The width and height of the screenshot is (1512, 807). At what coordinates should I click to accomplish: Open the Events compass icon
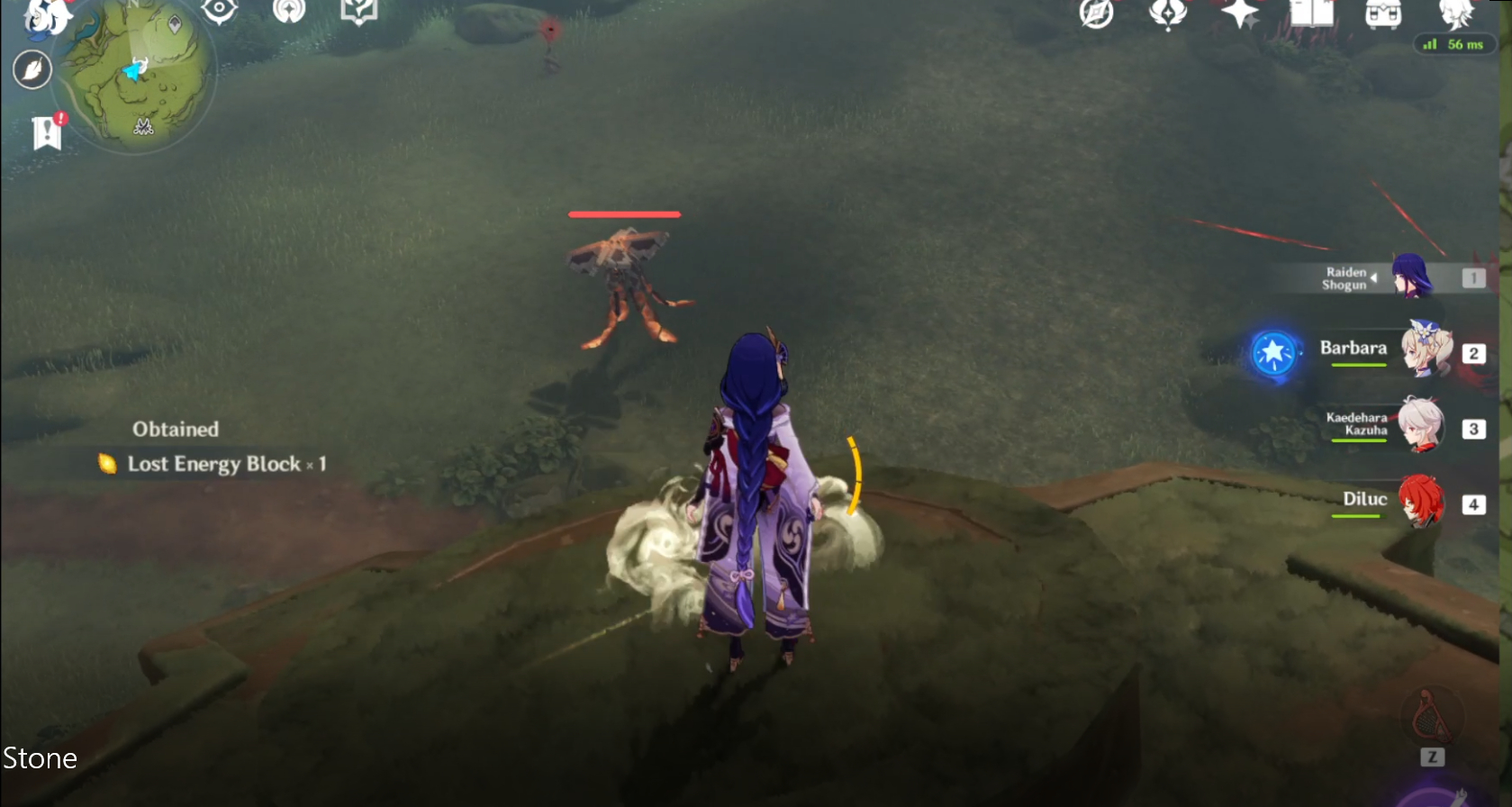coord(1097,14)
